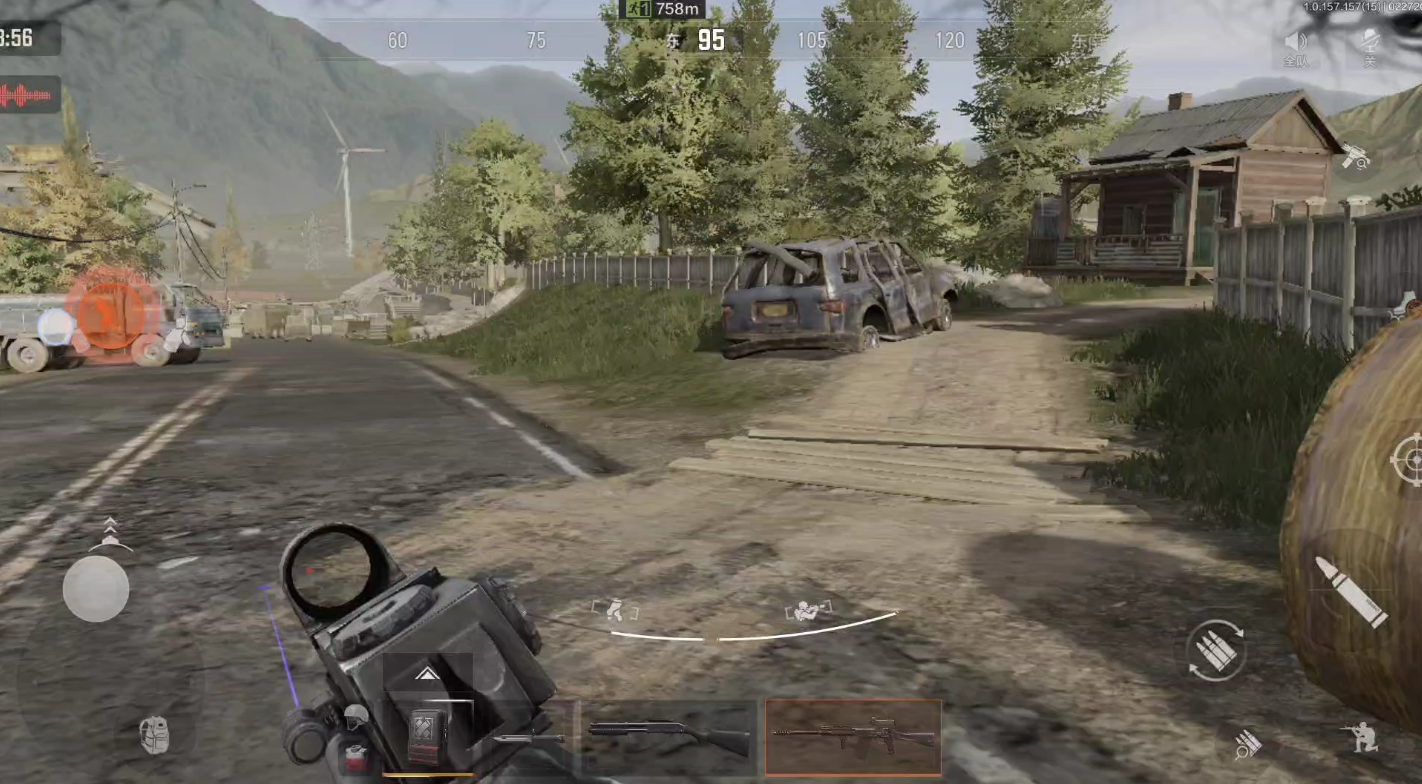Image resolution: width=1422 pixels, height=784 pixels.
Task: Tap the movement joystick knob
Action: coord(96,588)
